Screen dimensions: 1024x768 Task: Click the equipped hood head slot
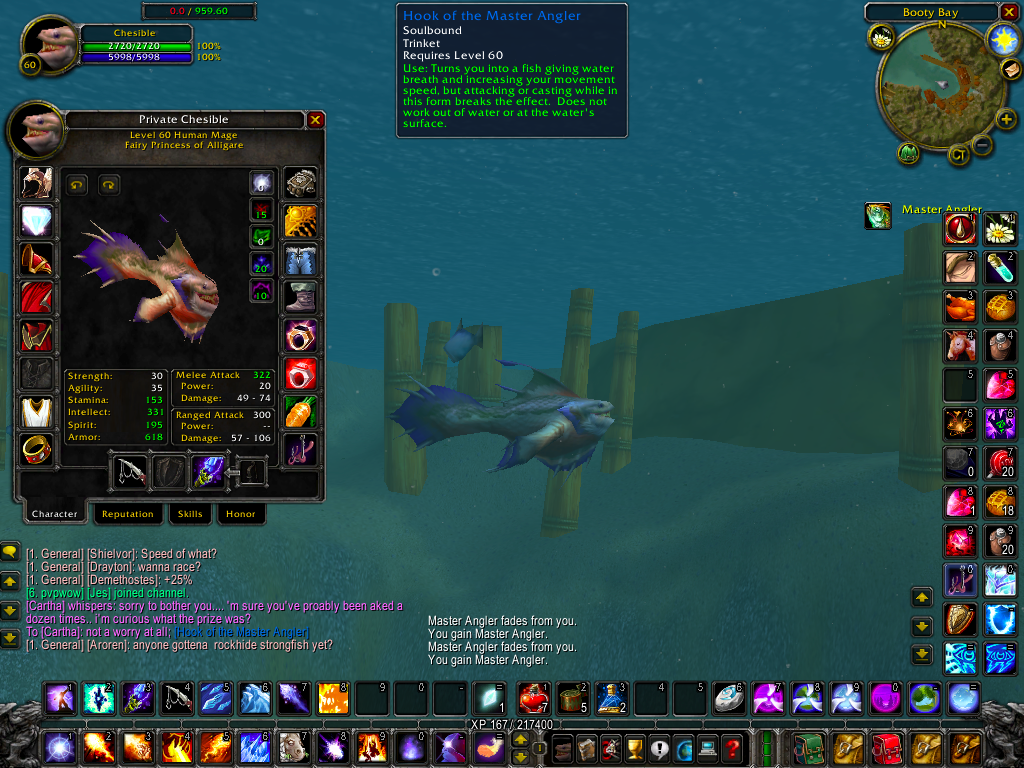coord(37,183)
